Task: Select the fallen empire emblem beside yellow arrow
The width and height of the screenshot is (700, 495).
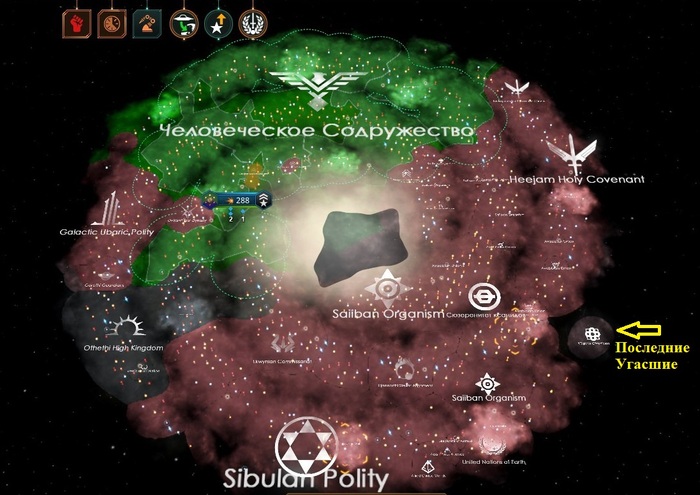Action: [x=591, y=333]
